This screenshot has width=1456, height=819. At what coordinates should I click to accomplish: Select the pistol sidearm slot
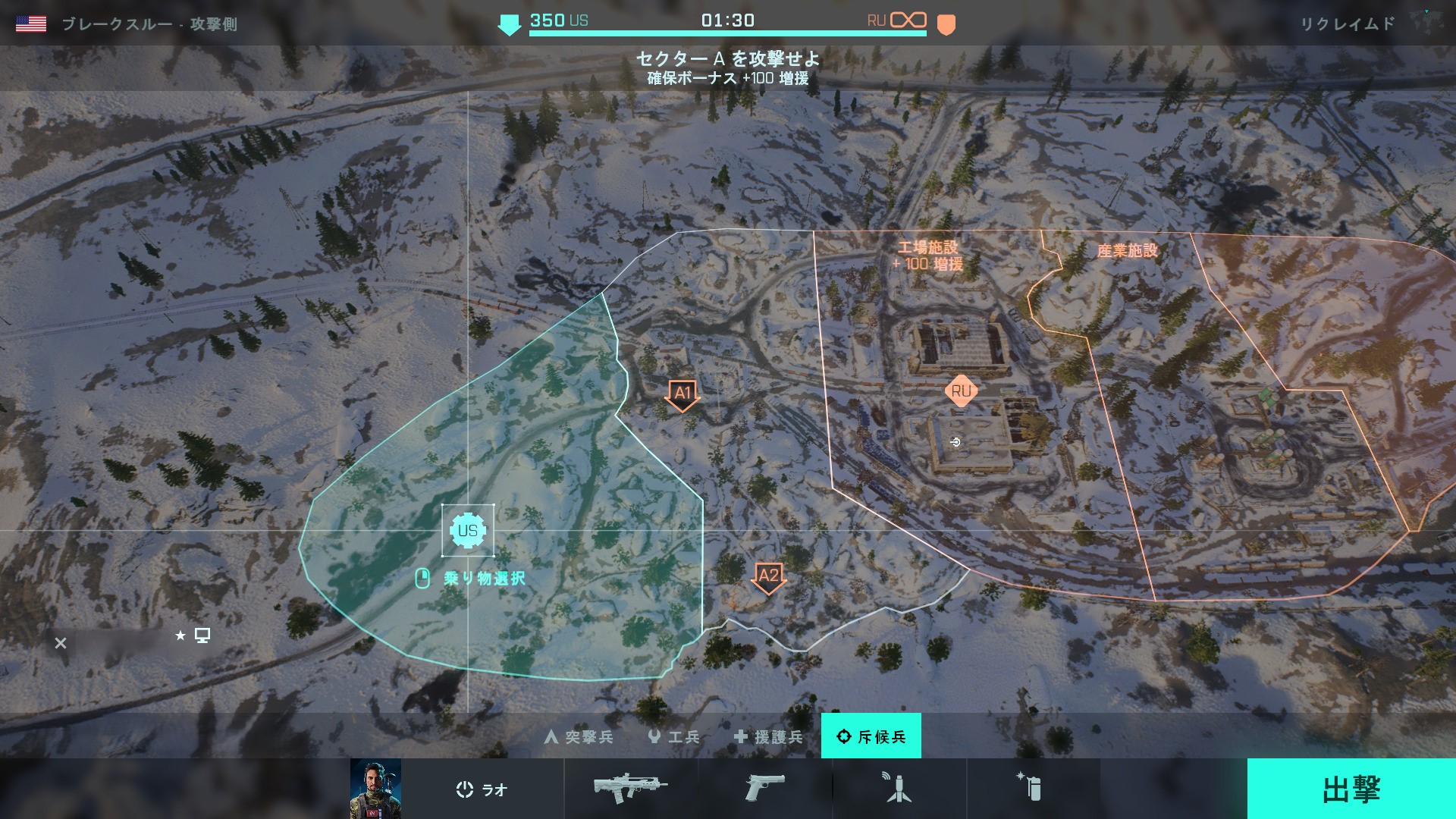(764, 789)
